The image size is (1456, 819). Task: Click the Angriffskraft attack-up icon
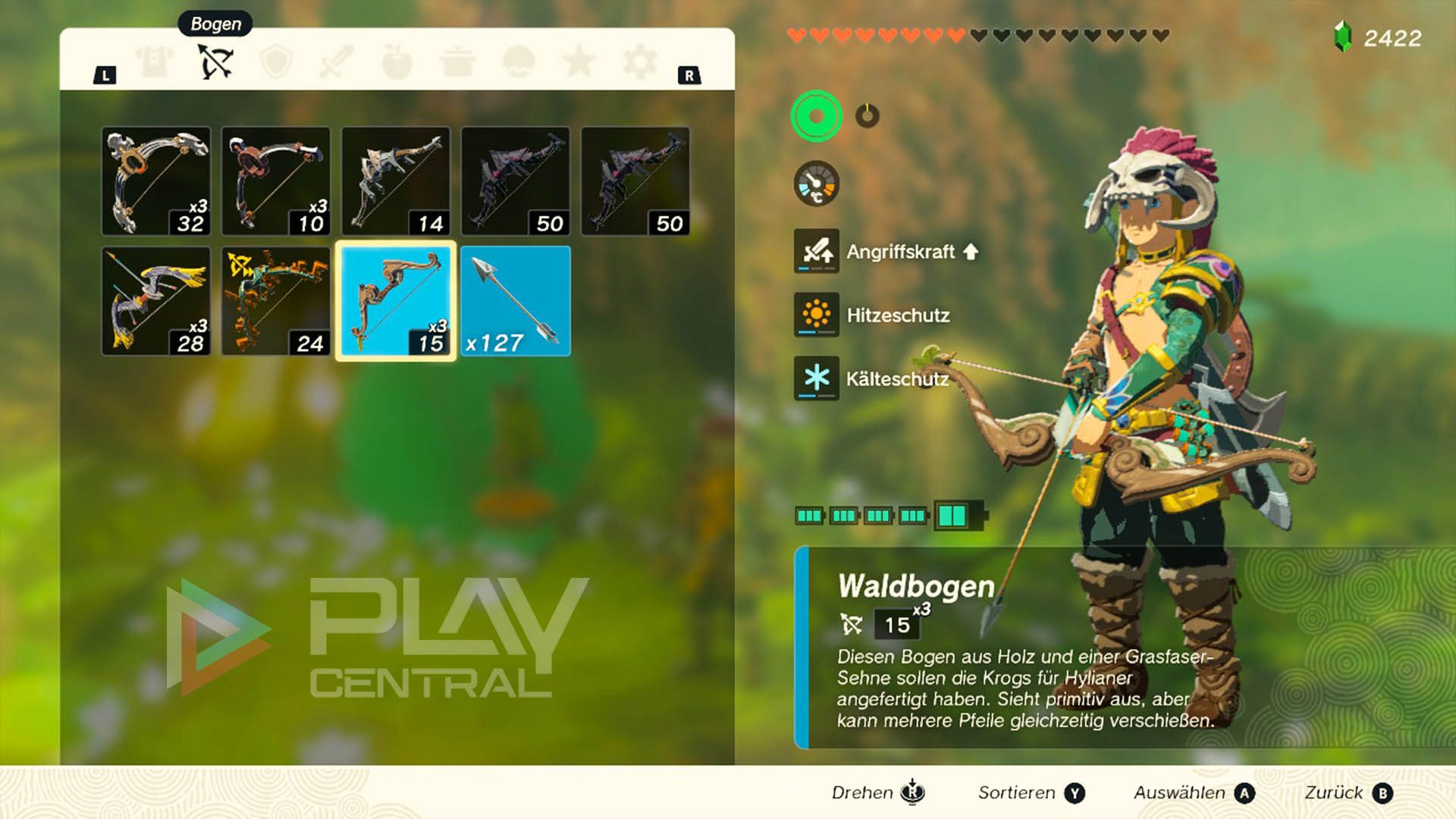point(816,251)
